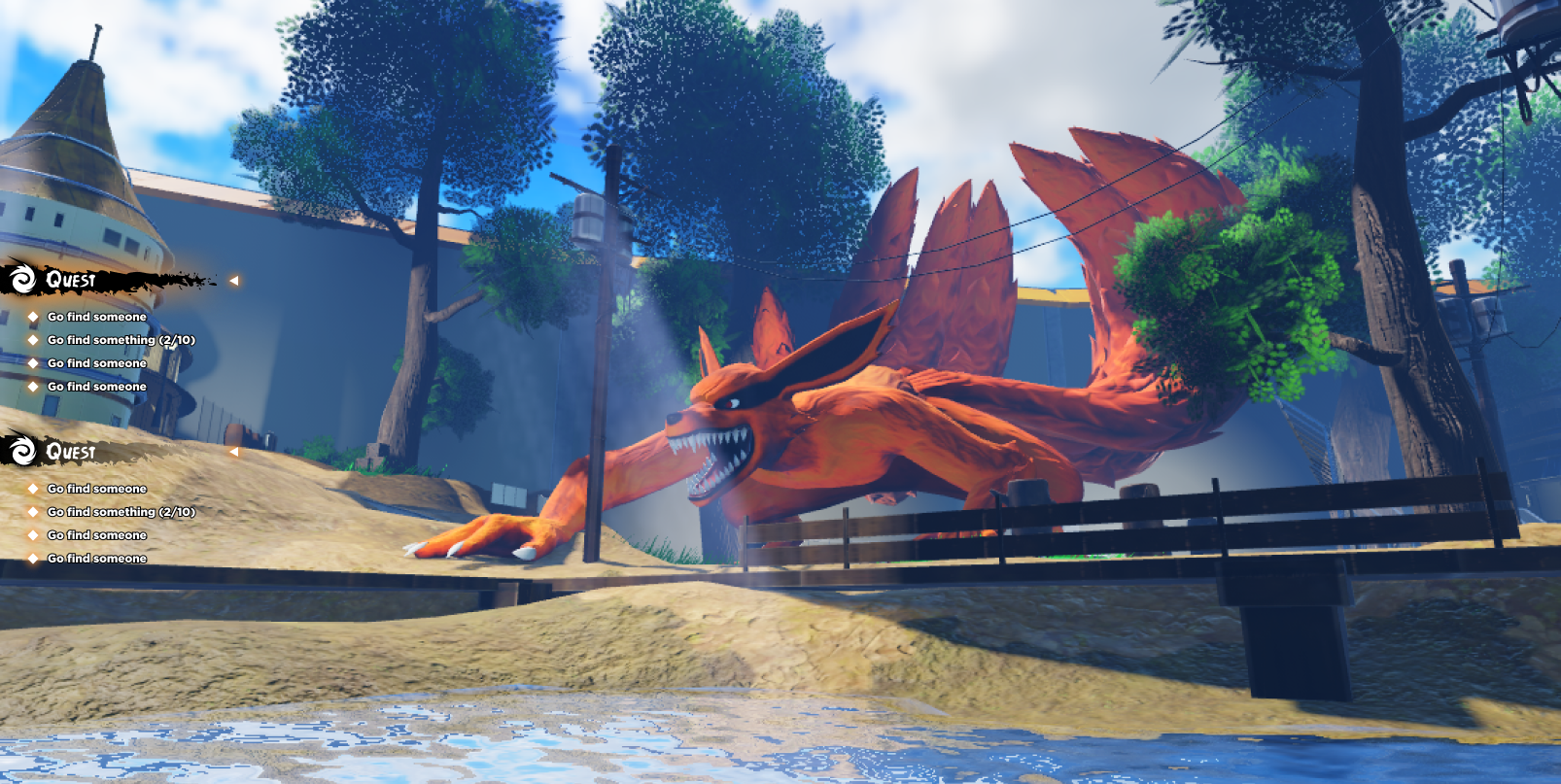Viewport: 1561px width, 784px height.
Task: Collapse the second Quest panel using its arrow
Action: click(x=234, y=452)
